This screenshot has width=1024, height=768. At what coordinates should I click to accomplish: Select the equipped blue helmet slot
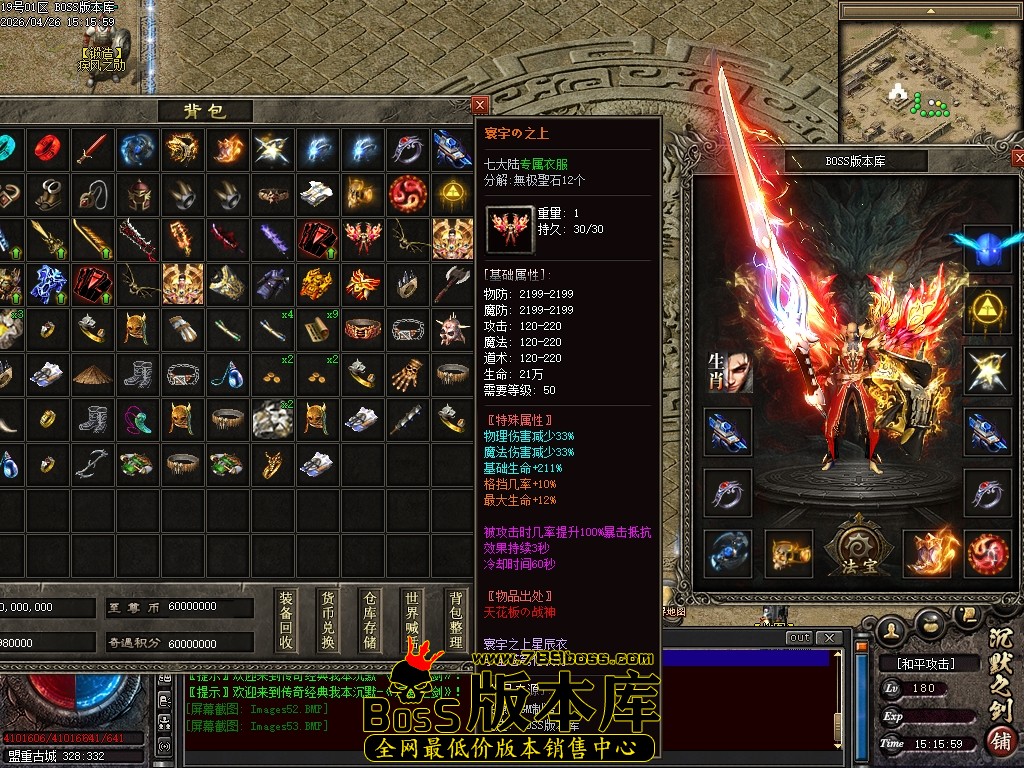coord(986,246)
